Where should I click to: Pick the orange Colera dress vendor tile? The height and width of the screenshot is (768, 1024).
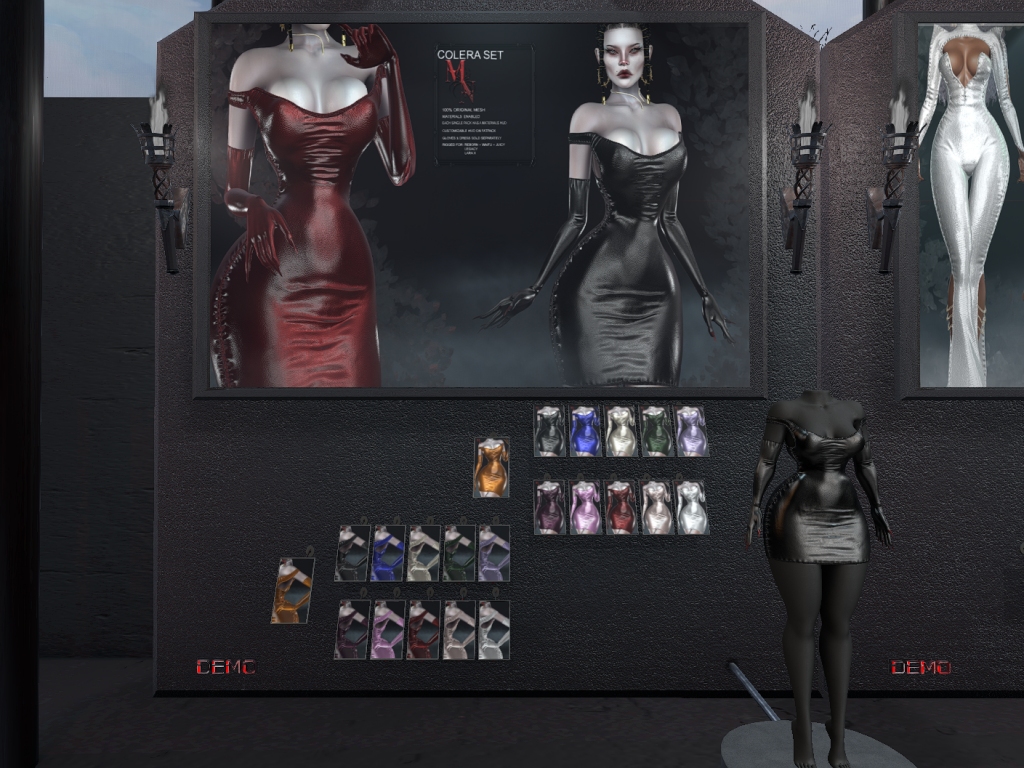(490, 467)
